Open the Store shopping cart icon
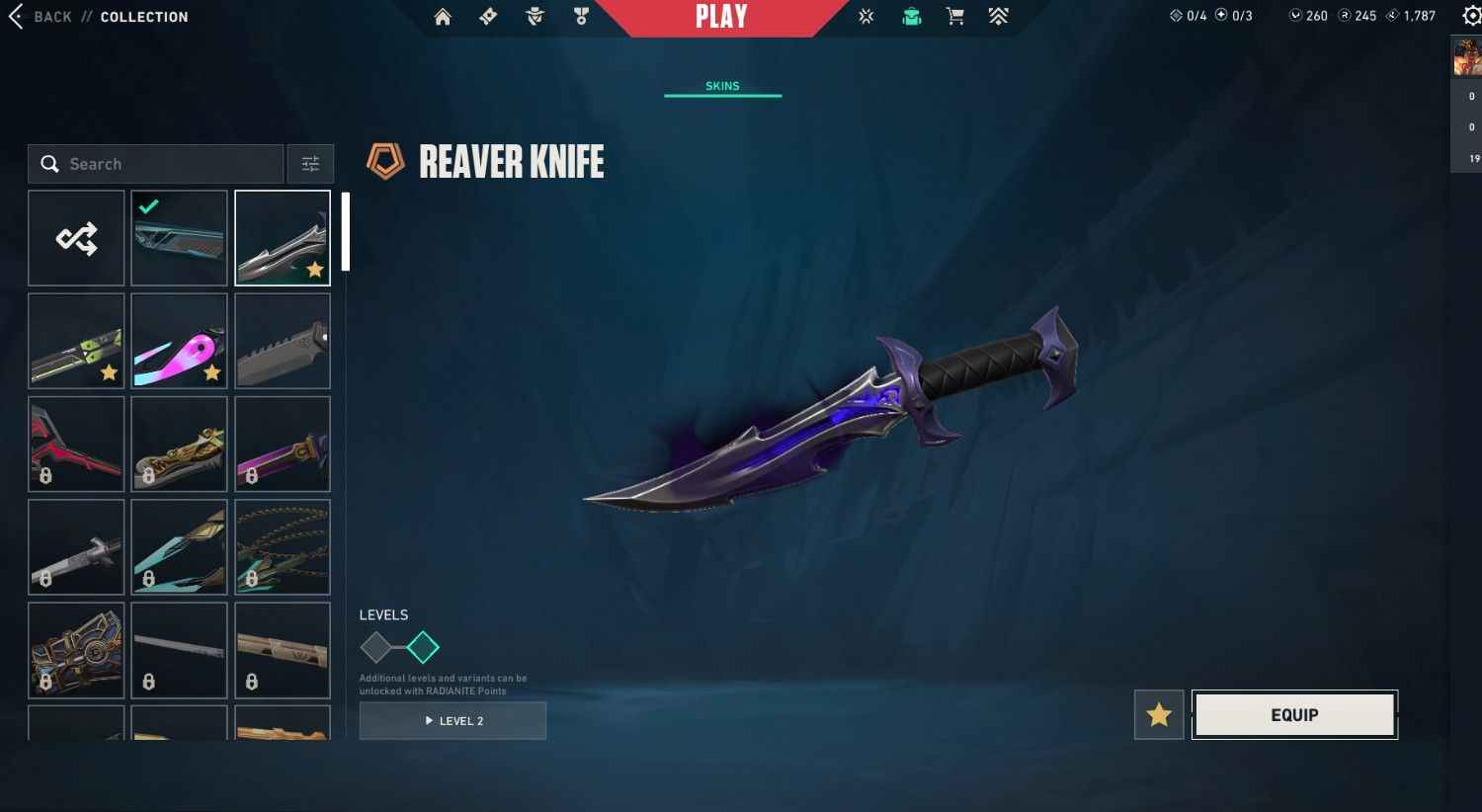This screenshot has width=1482, height=812. pyautogui.click(x=954, y=17)
